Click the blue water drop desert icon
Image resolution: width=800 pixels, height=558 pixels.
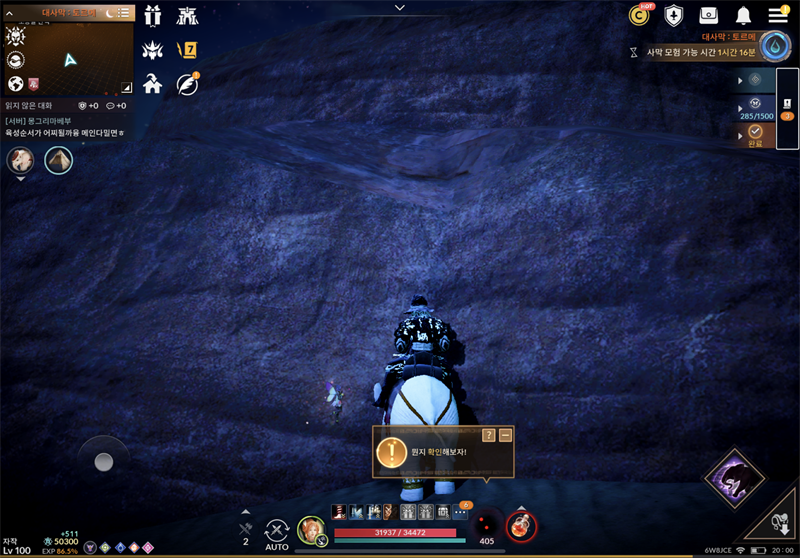(775, 47)
